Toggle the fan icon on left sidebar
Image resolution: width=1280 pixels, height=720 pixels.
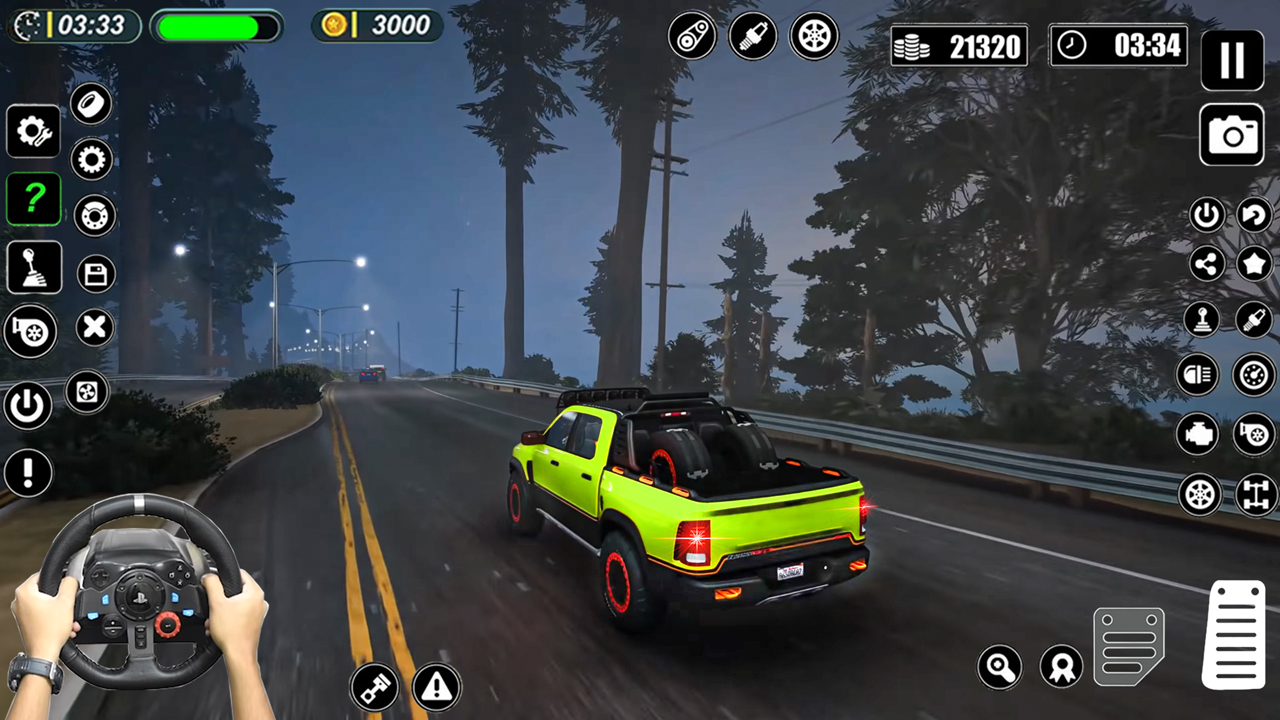(x=86, y=393)
